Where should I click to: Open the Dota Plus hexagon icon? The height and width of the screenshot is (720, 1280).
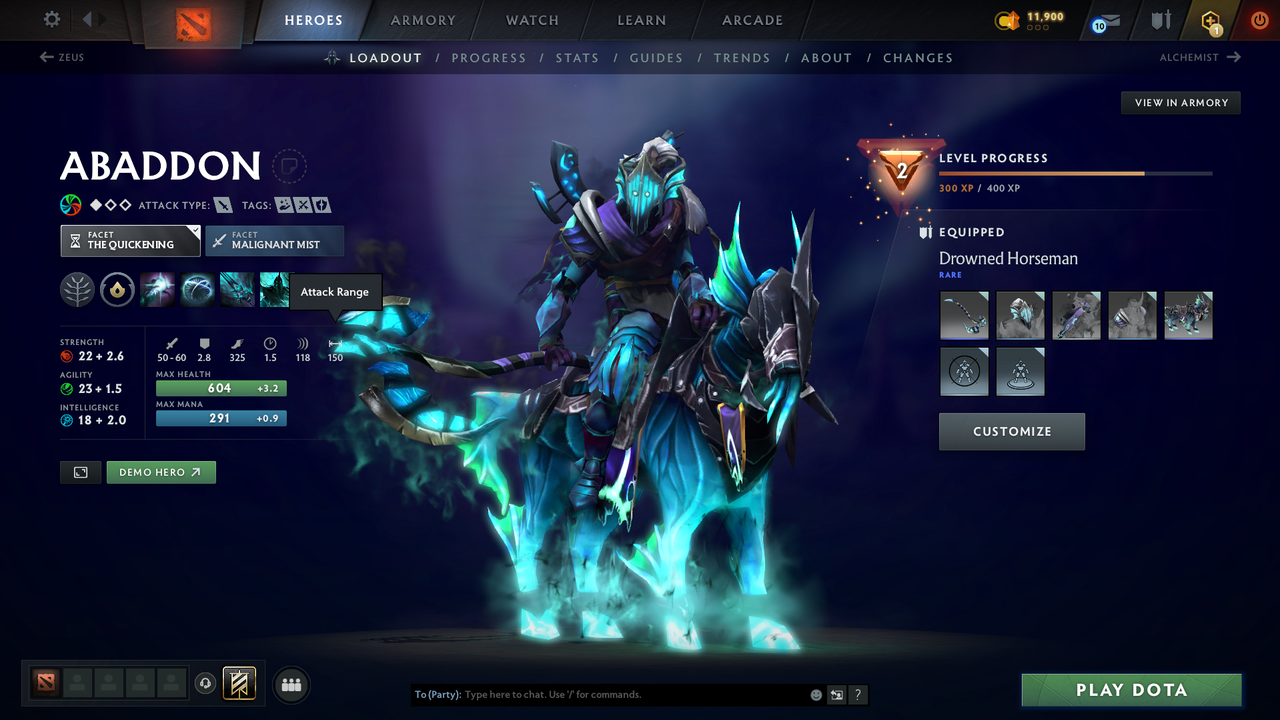1209,20
